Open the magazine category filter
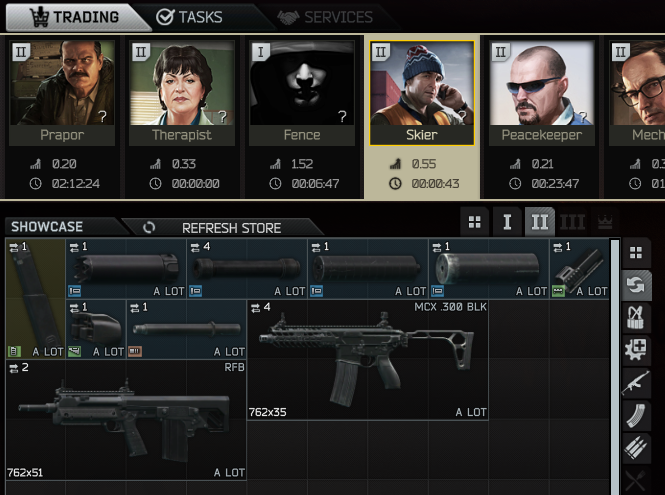This screenshot has width=665, height=495. [x=635, y=414]
